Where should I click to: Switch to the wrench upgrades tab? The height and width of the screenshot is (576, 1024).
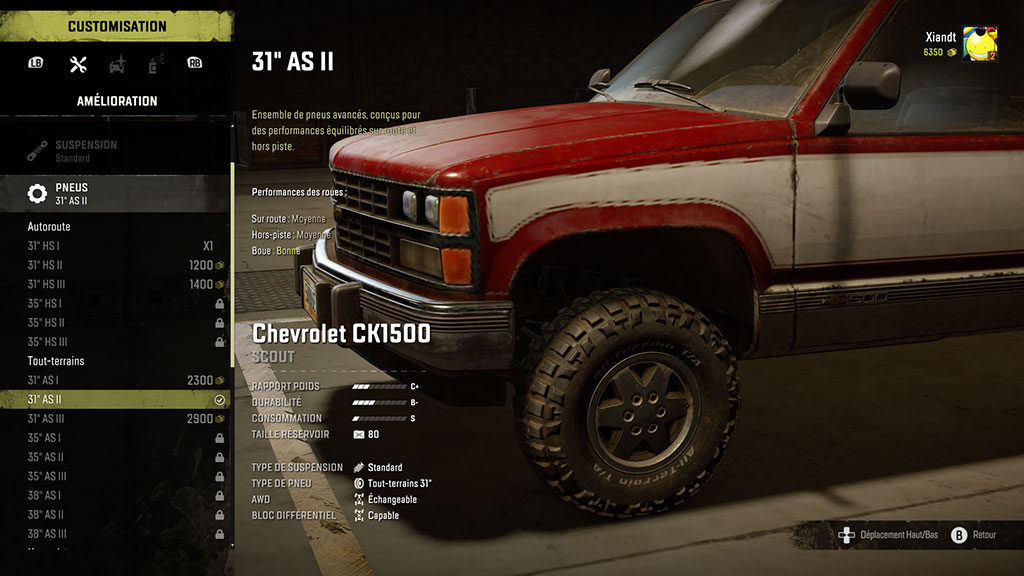[x=78, y=64]
